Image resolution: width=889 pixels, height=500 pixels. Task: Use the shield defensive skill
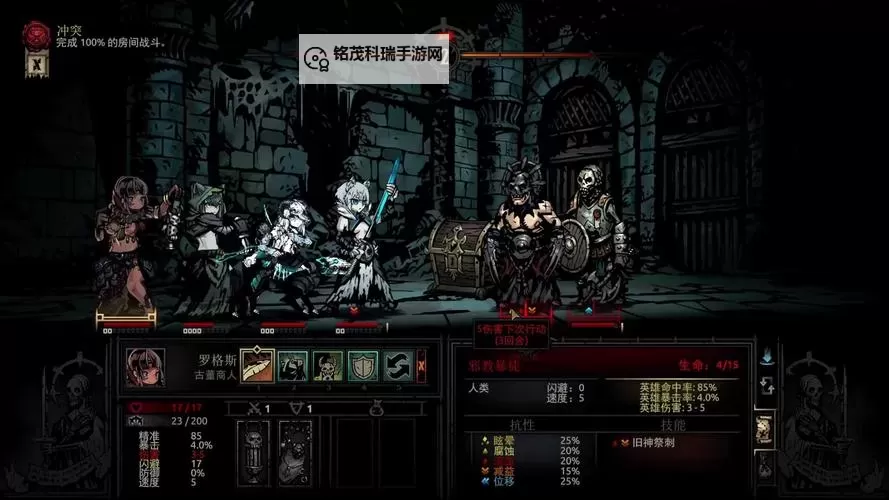tap(362, 365)
